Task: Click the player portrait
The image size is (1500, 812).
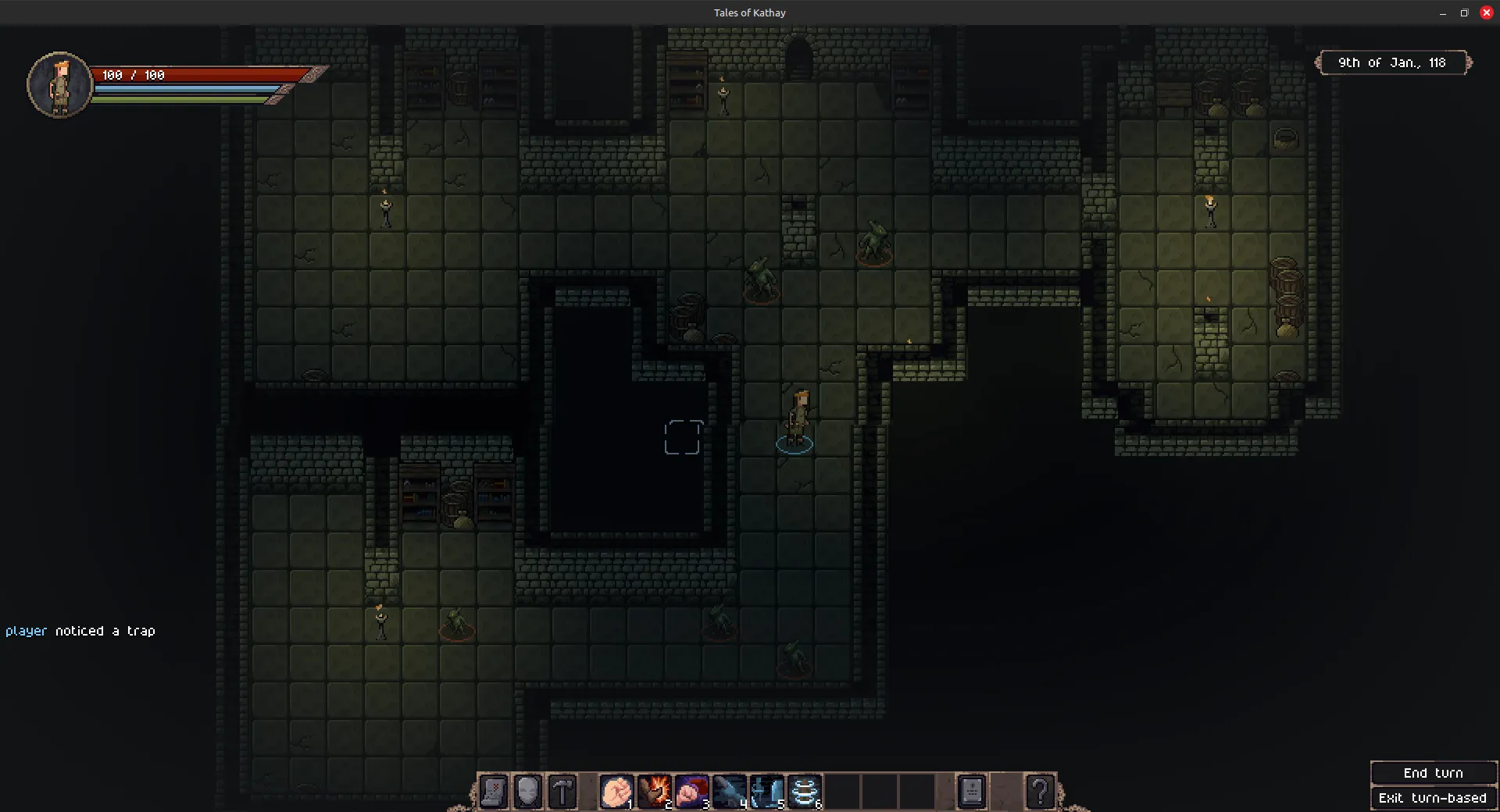Action: (x=60, y=84)
